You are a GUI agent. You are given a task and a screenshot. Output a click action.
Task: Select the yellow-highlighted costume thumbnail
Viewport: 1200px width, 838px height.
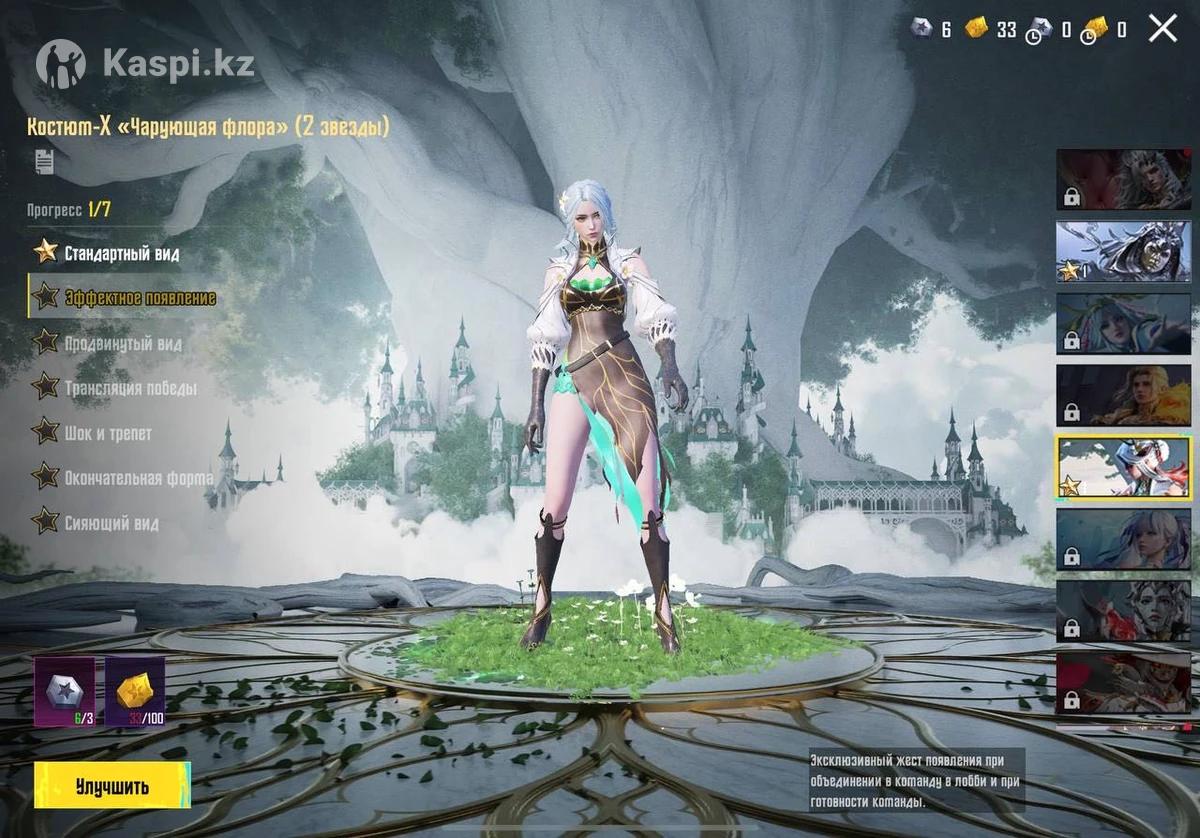coord(1123,467)
